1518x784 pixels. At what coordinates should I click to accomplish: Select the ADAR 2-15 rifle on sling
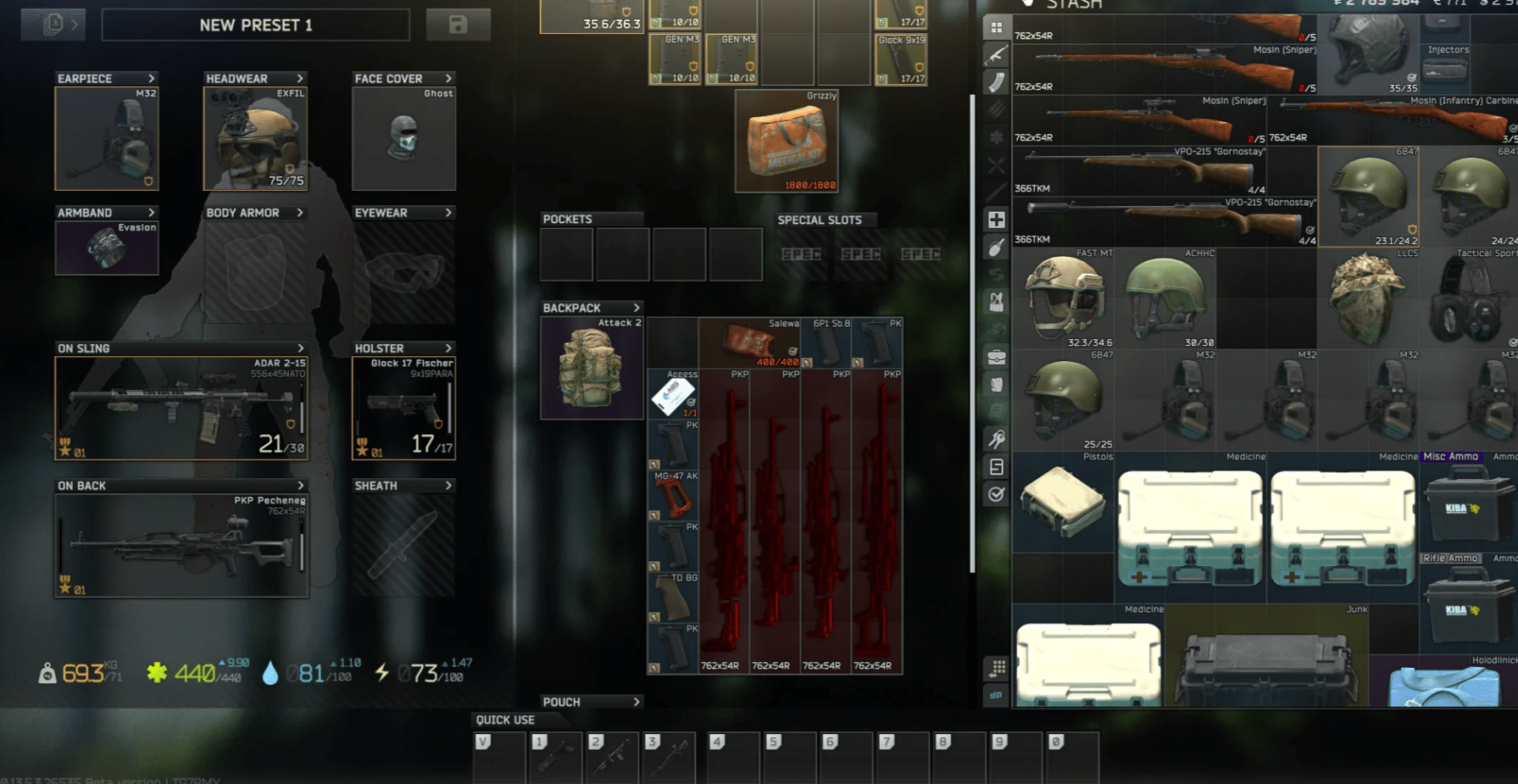tap(181, 409)
